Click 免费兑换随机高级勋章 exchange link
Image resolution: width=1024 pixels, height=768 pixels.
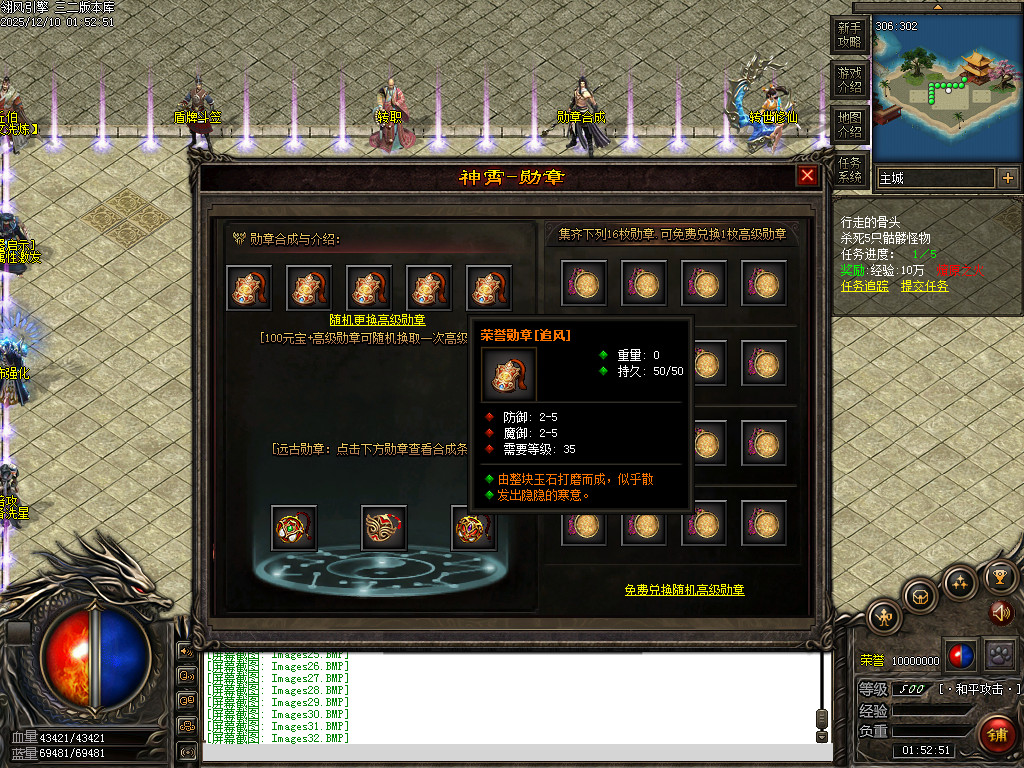click(684, 590)
